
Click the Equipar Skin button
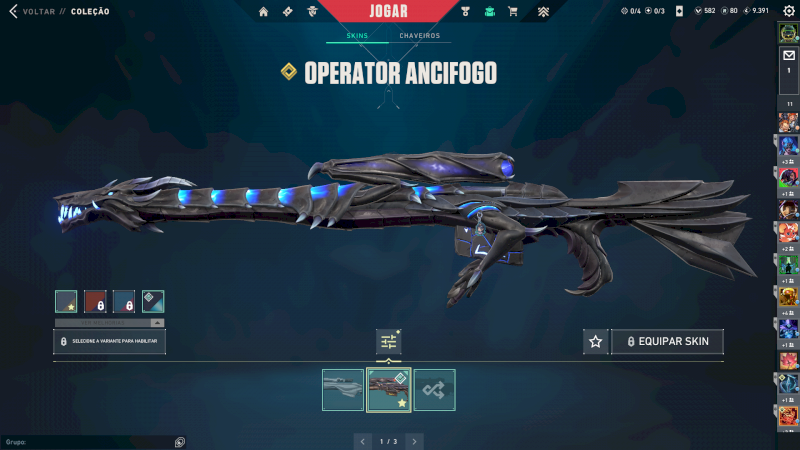coord(668,342)
